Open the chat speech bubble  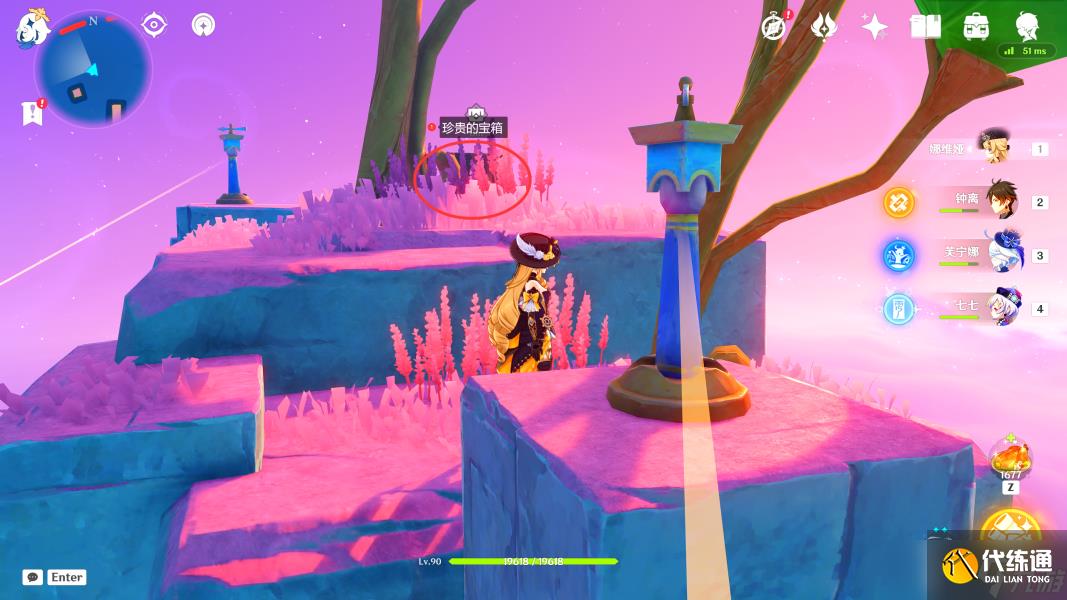point(33,577)
